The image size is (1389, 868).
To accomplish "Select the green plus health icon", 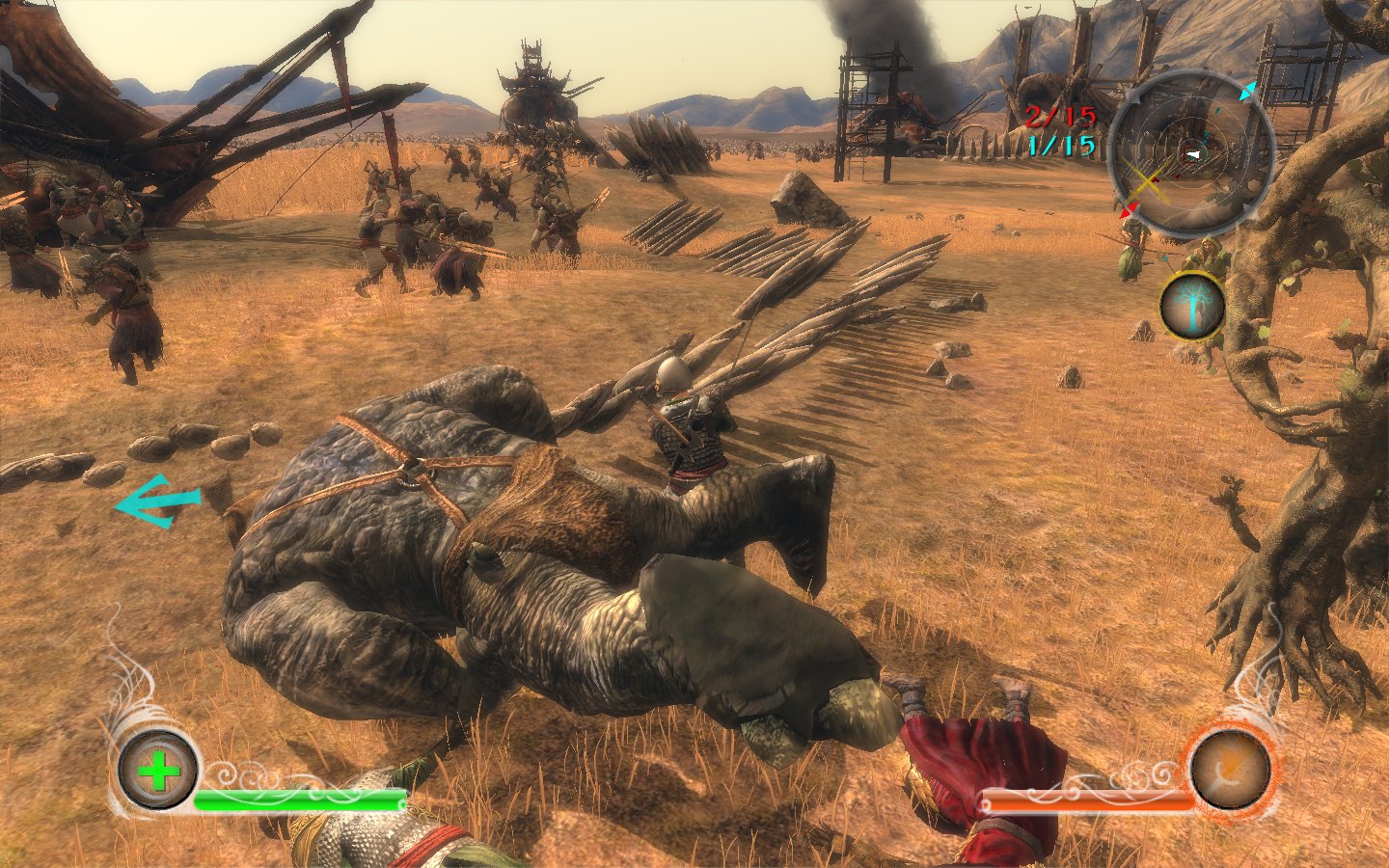I will point(158,769).
